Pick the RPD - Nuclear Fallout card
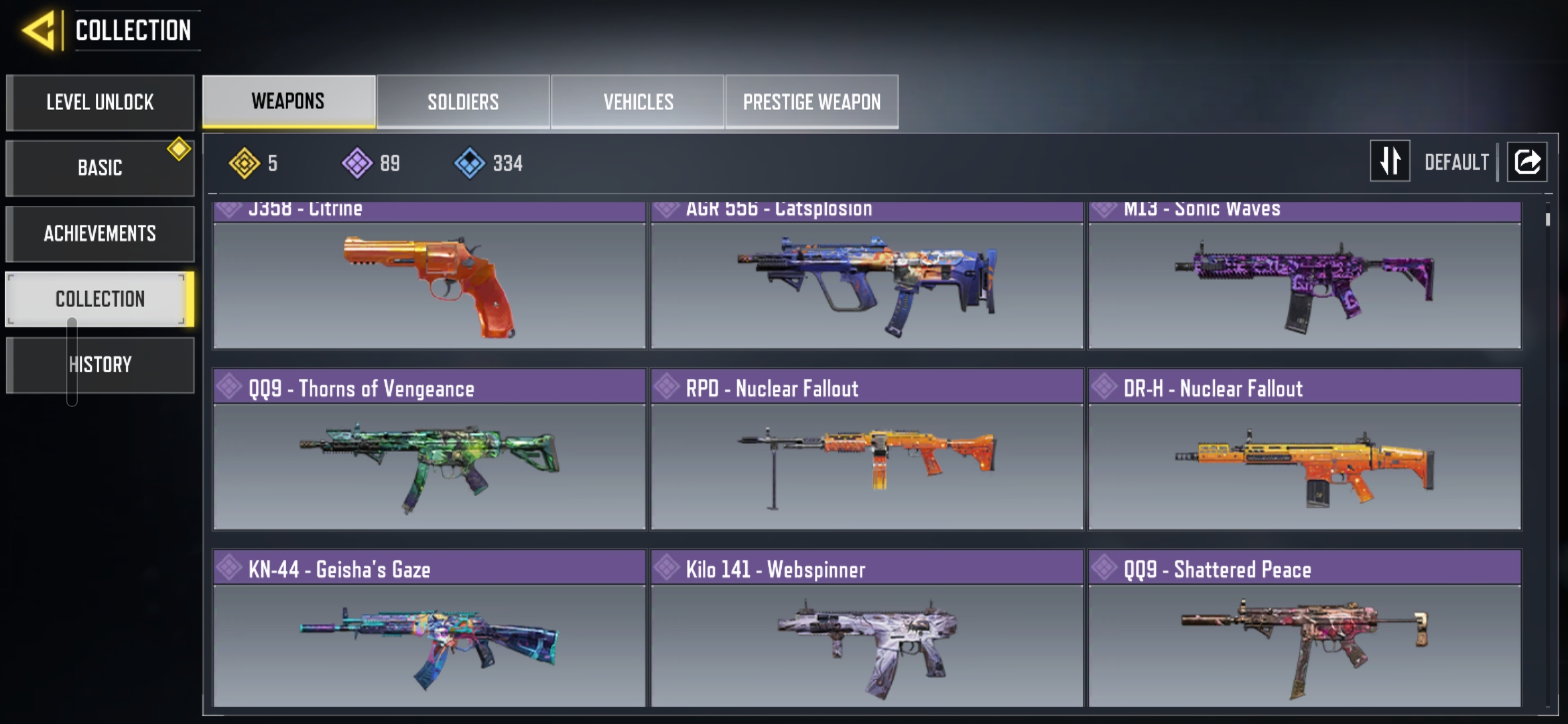Screen dimensions: 1568x724 coord(866,463)
